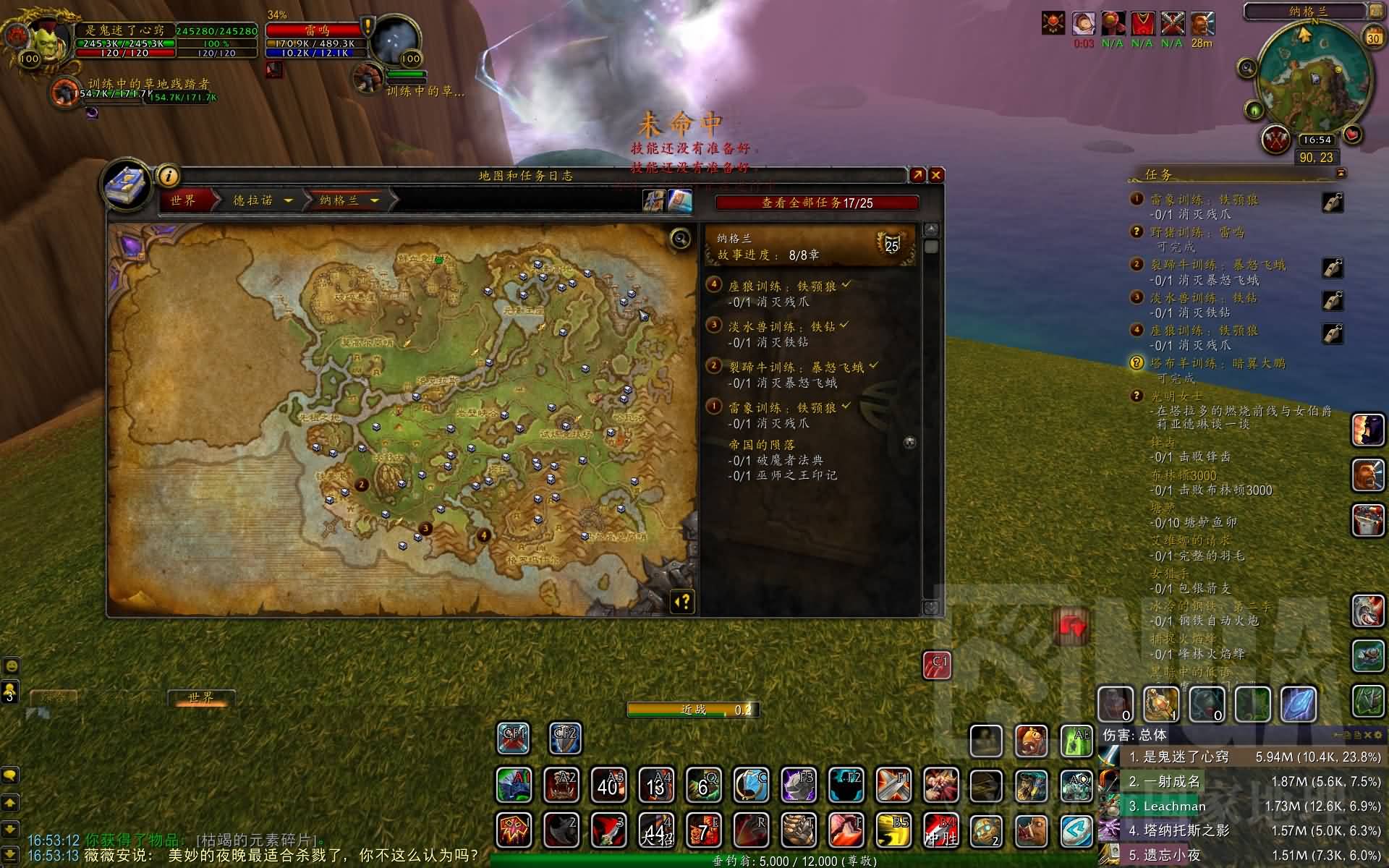Click the map magnifier filter button
The height and width of the screenshot is (868, 1389).
tap(680, 238)
